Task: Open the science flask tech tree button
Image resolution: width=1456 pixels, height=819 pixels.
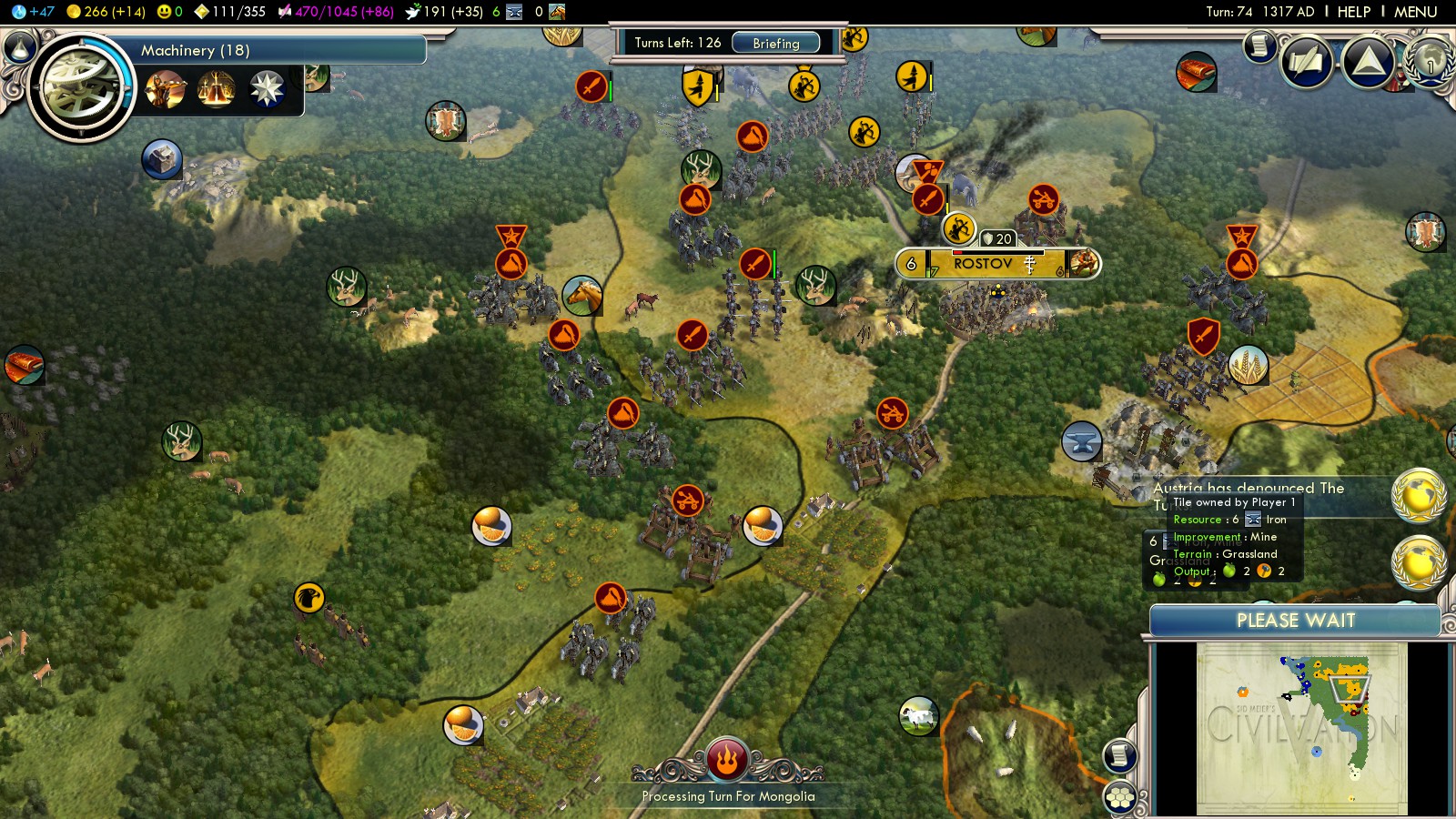Action: coord(20,45)
